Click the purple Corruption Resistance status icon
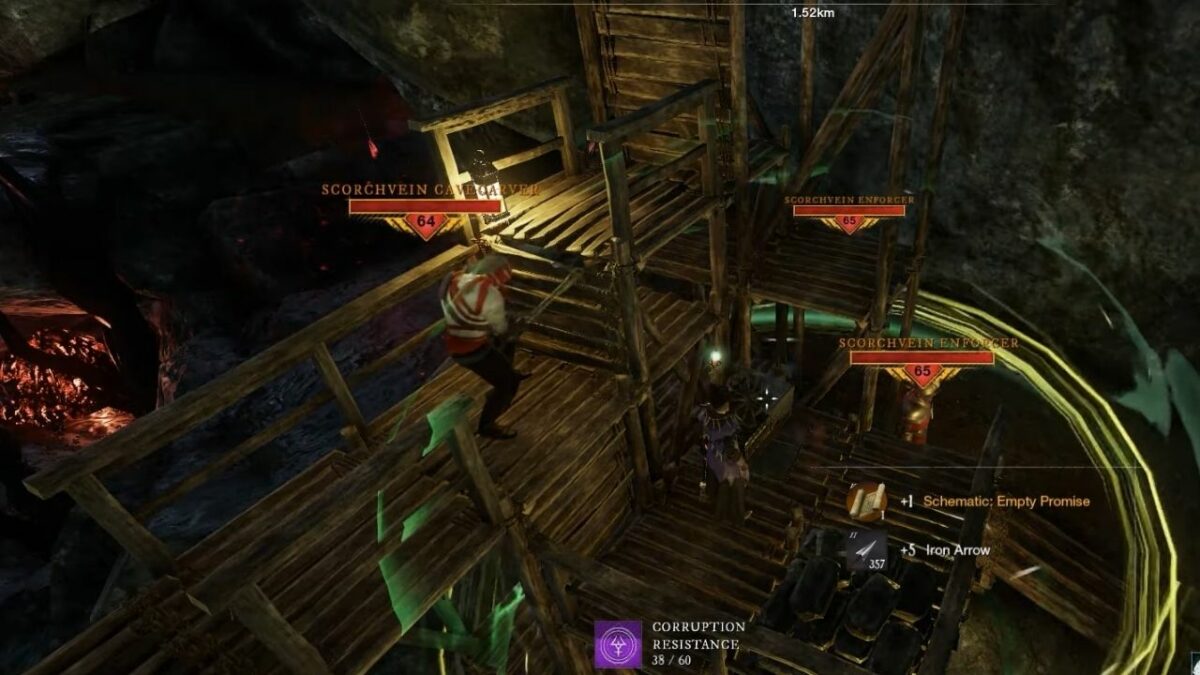1200x675 pixels. 618,643
